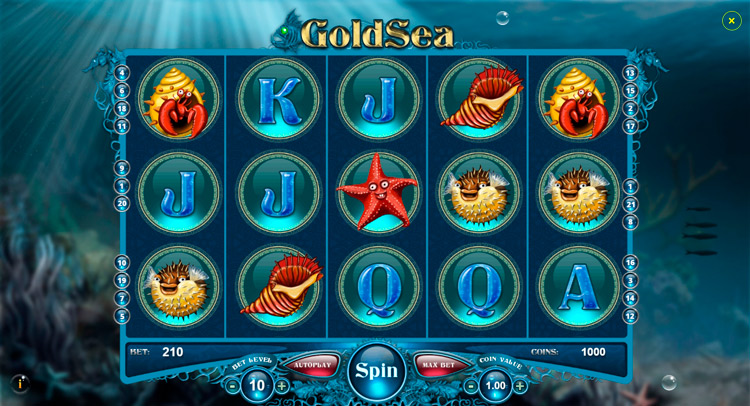
Task: Close the game with the X button
Action: coord(731,20)
